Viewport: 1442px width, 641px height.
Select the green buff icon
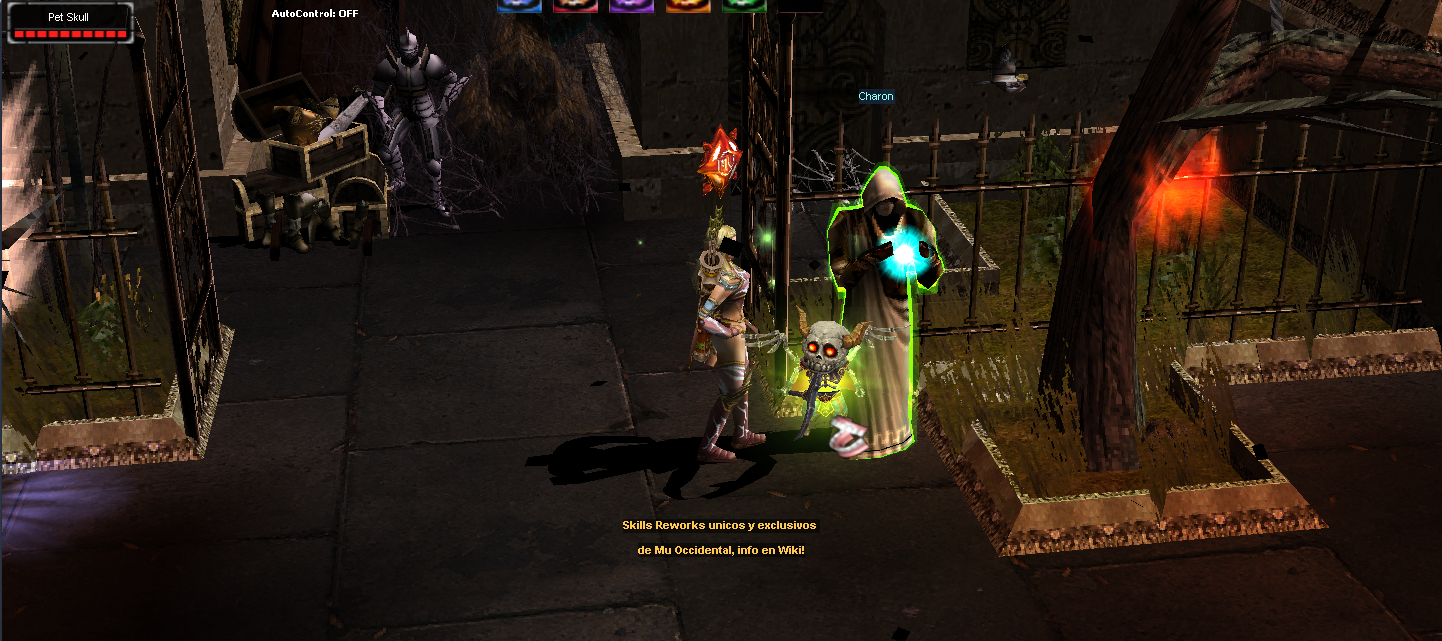click(x=743, y=5)
